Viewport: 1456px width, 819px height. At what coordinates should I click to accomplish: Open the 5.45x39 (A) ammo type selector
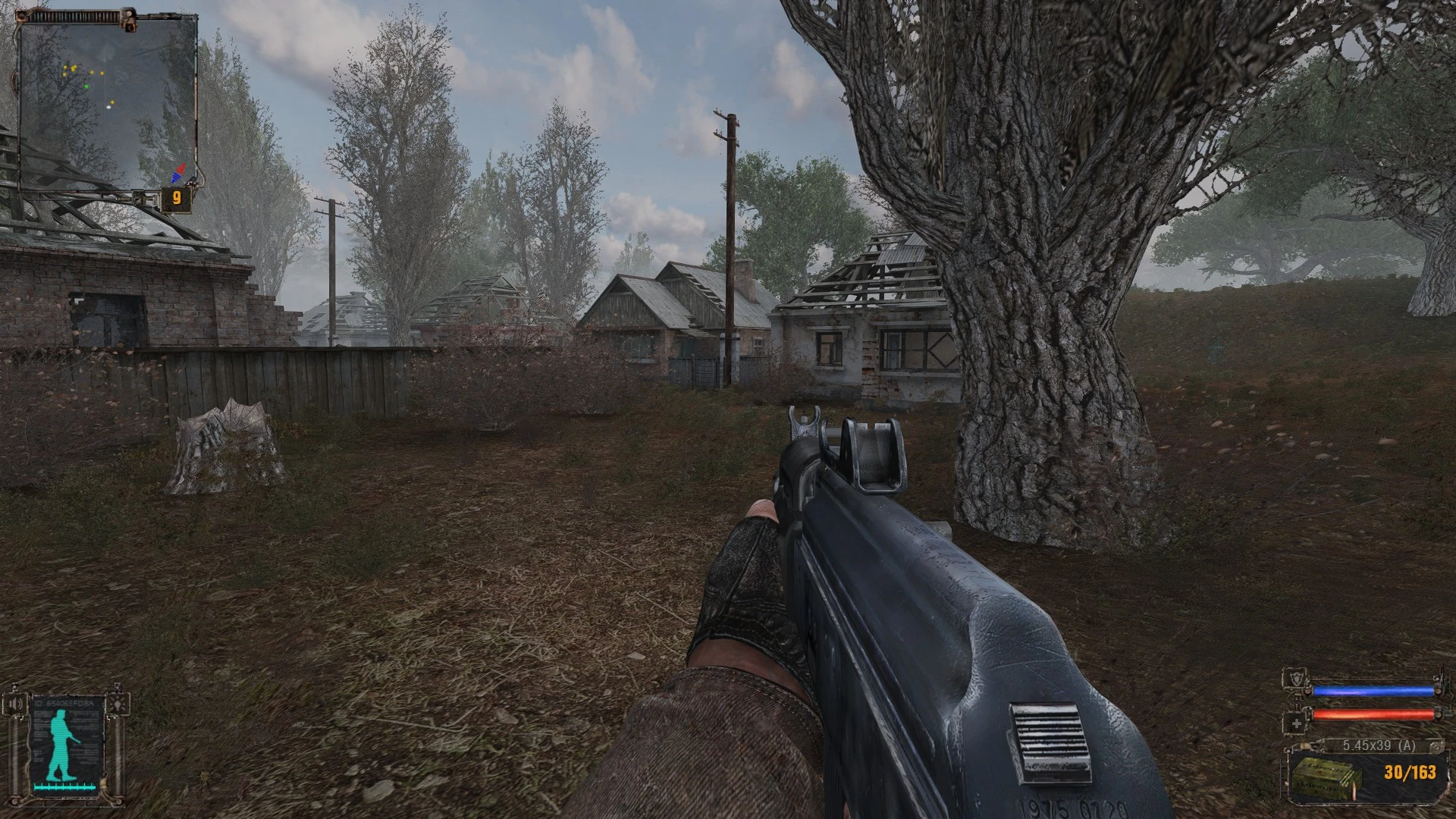[1379, 745]
